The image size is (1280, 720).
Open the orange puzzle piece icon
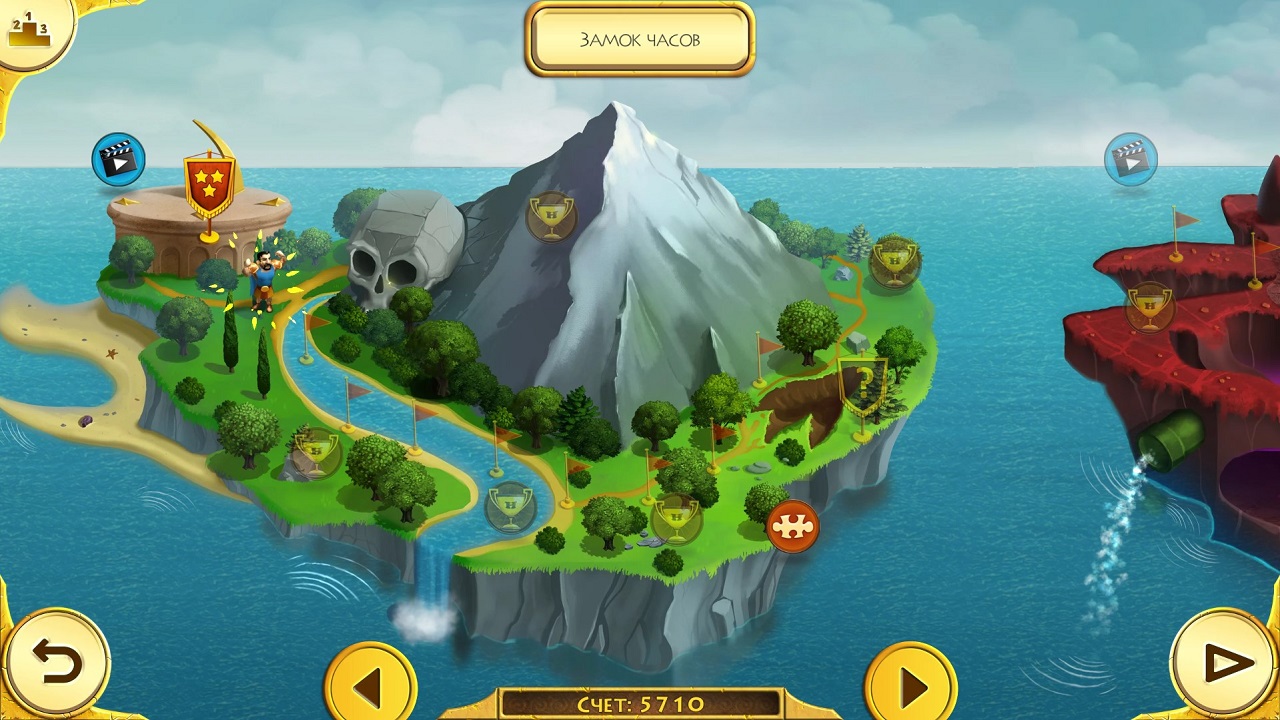tap(793, 527)
